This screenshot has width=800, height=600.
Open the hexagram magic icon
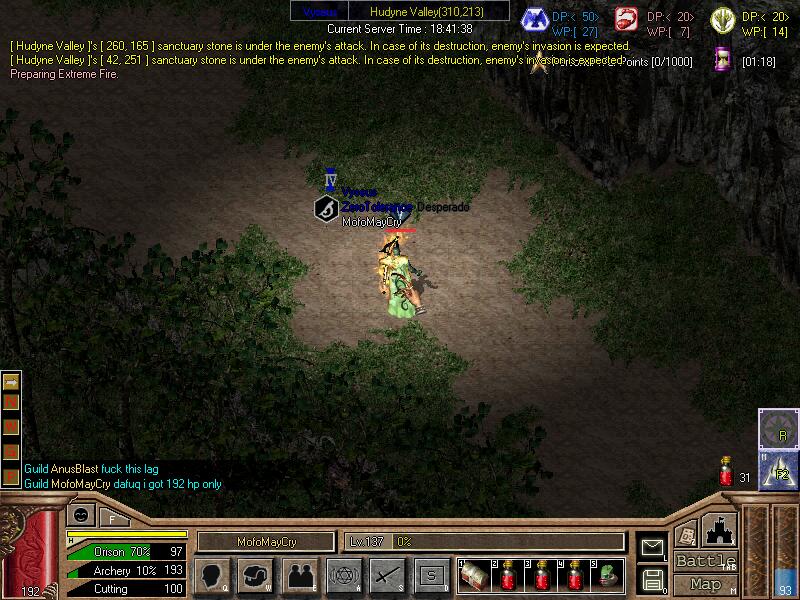tap(343, 575)
